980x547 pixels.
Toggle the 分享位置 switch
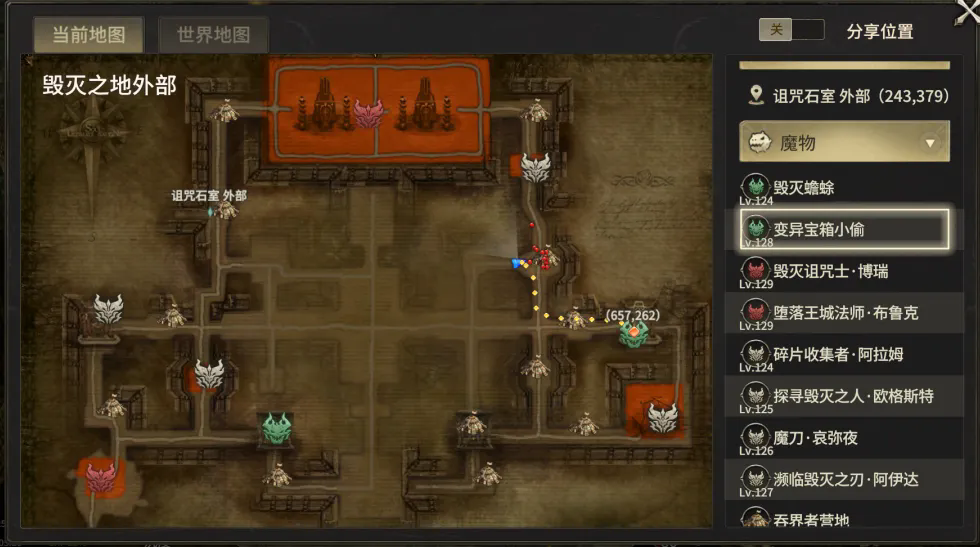pos(791,30)
